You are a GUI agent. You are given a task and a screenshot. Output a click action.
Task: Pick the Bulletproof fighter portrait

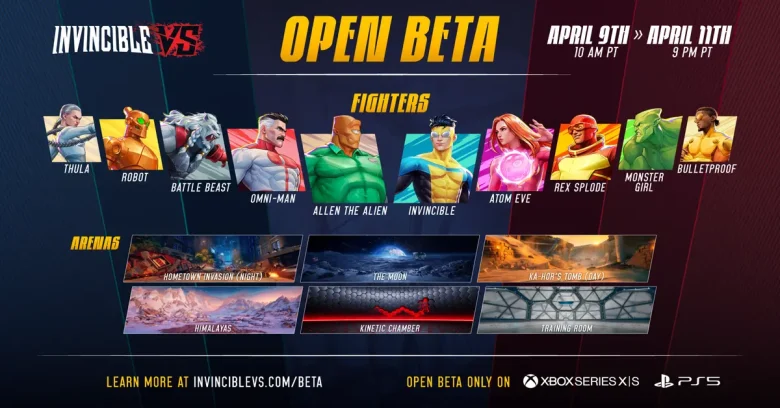tap(708, 136)
